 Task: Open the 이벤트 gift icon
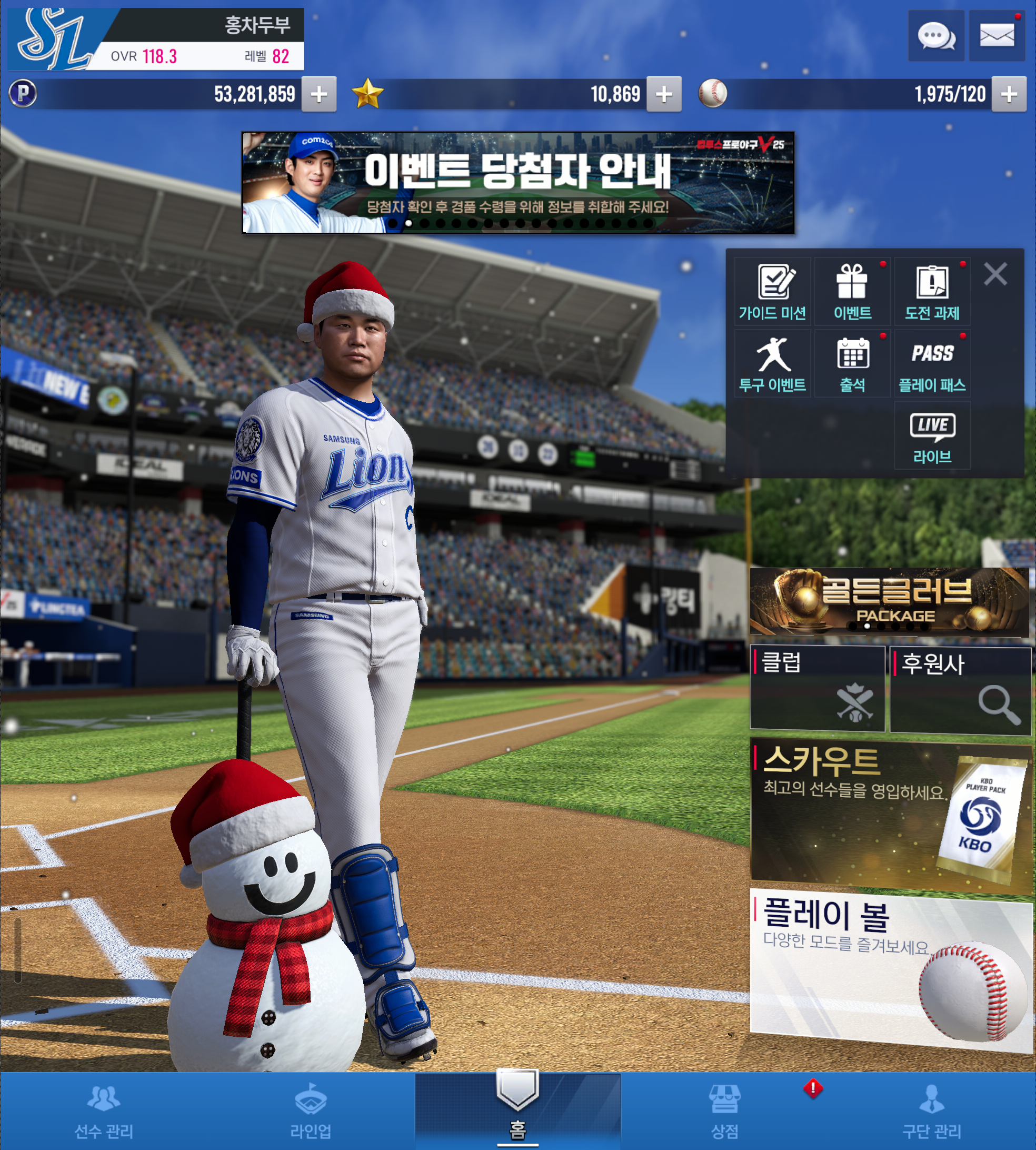[x=852, y=292]
